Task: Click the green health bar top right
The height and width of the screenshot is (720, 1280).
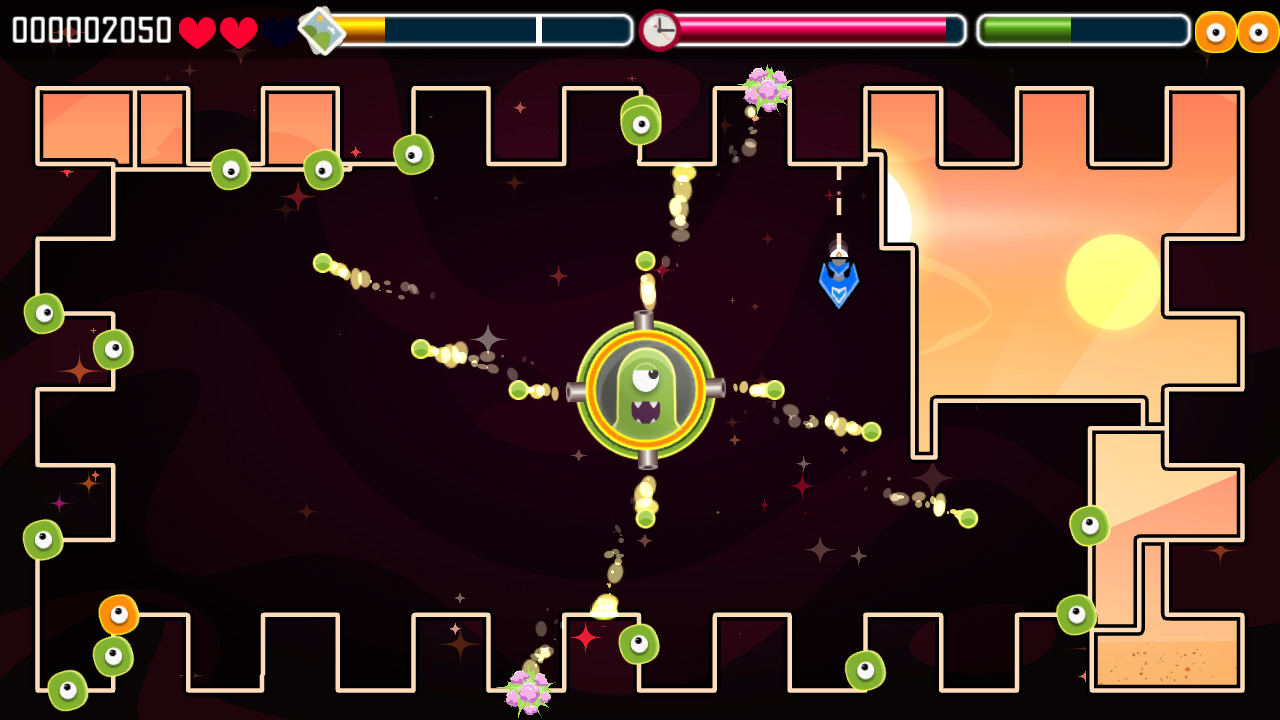Action: (1025, 30)
